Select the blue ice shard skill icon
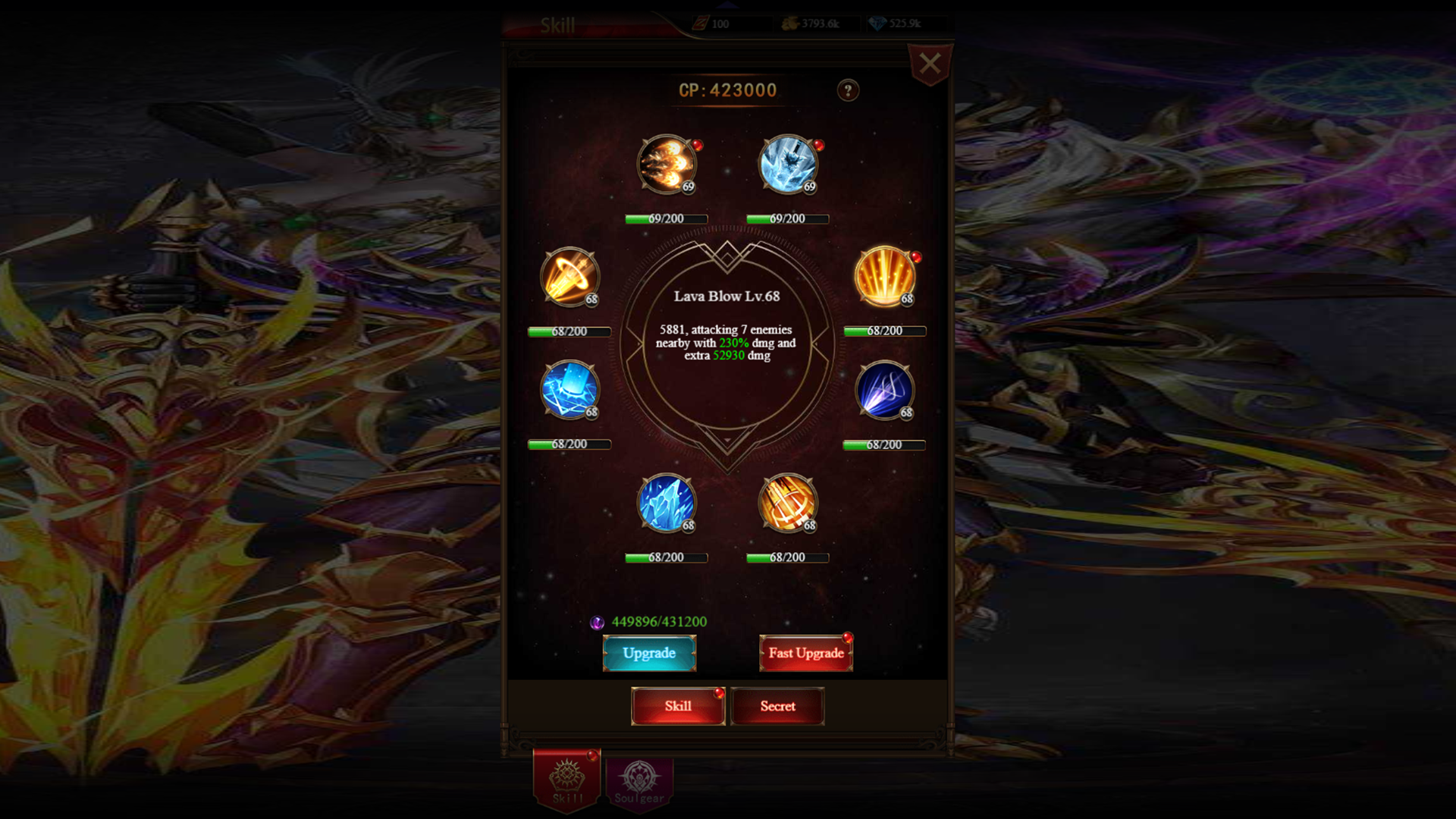Image resolution: width=1456 pixels, height=819 pixels. pos(569,391)
